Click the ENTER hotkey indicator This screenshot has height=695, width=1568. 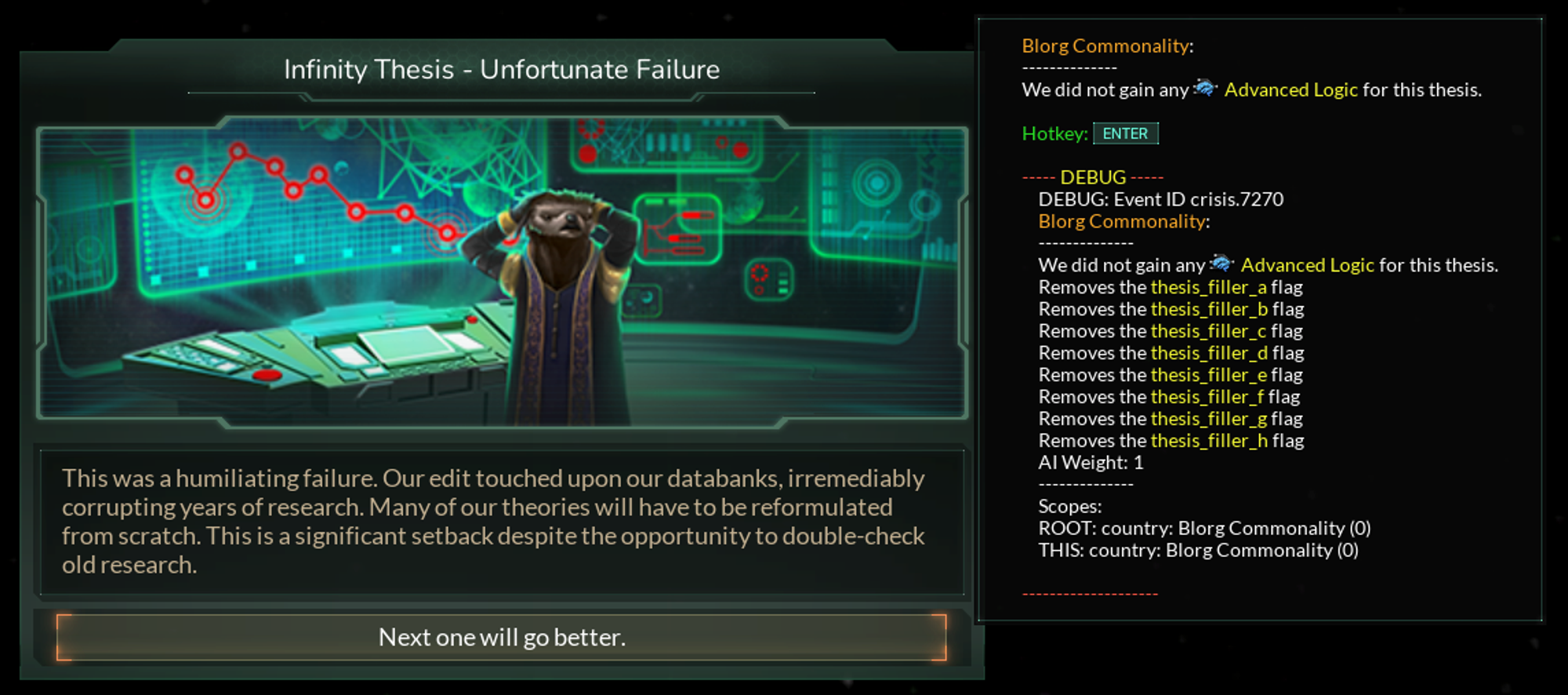[1125, 133]
